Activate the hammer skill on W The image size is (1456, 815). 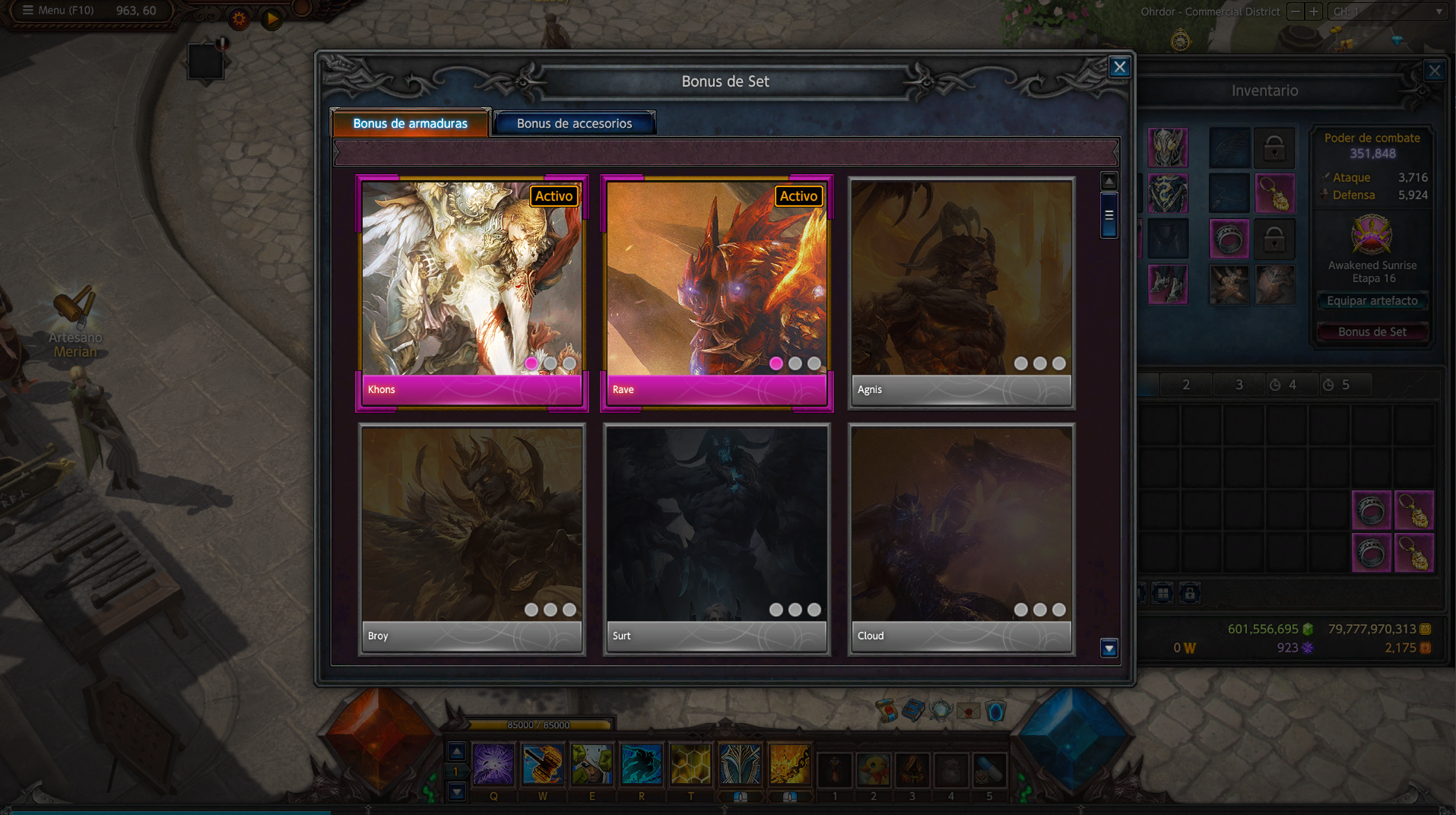tap(542, 764)
